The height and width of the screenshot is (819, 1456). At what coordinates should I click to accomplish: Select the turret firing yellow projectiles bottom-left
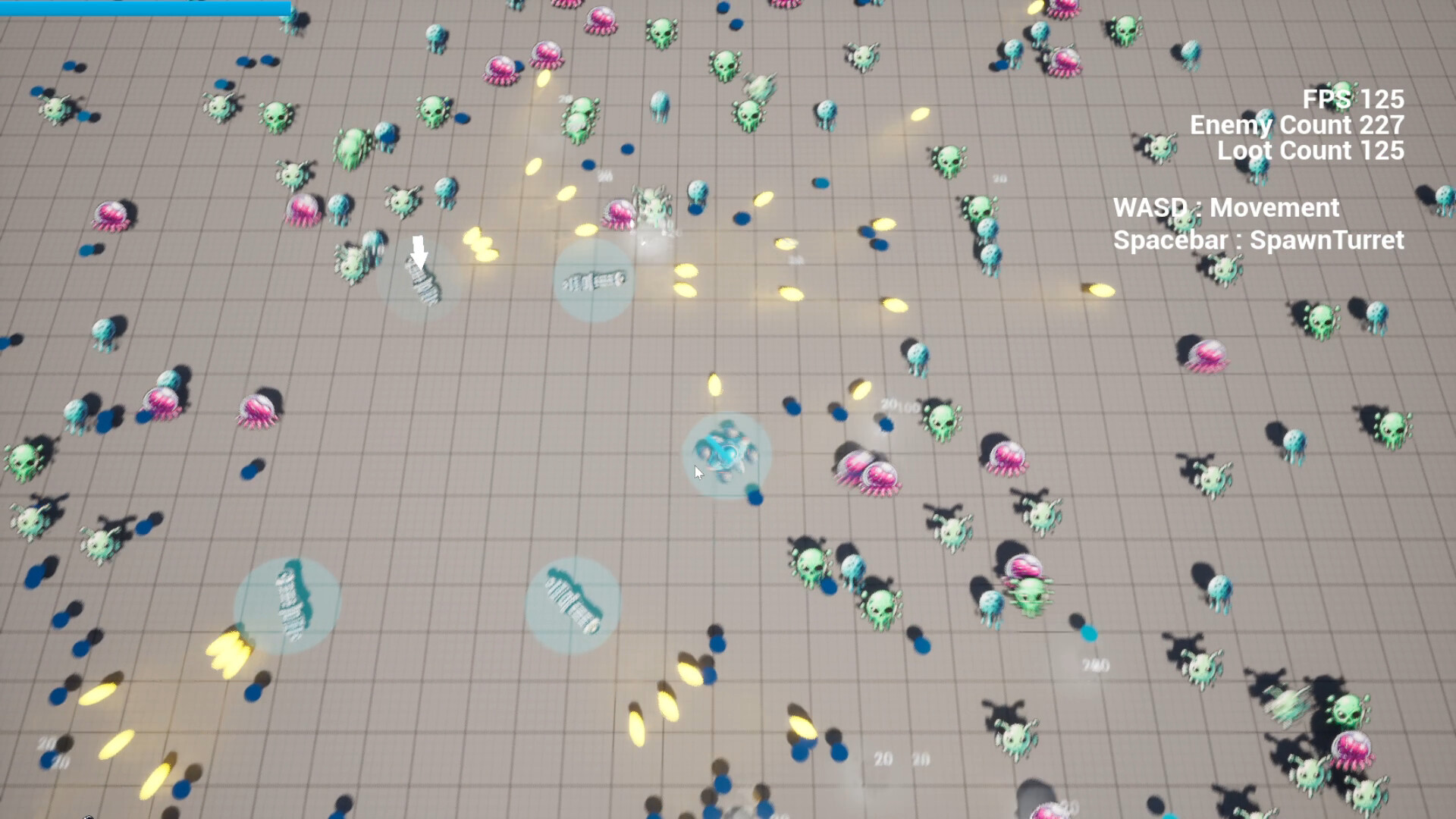click(x=292, y=603)
